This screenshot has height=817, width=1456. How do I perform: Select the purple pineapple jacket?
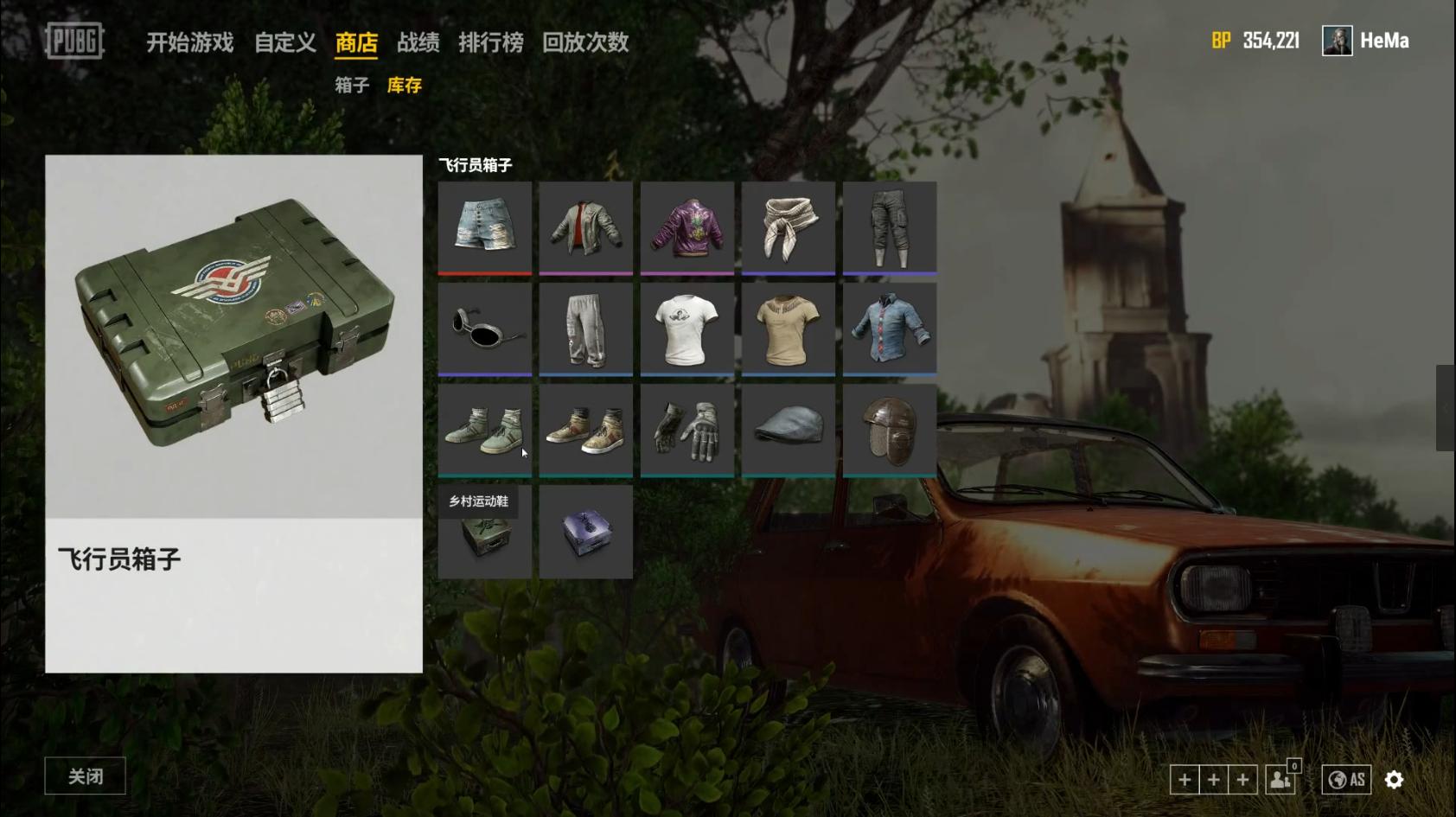pos(686,227)
